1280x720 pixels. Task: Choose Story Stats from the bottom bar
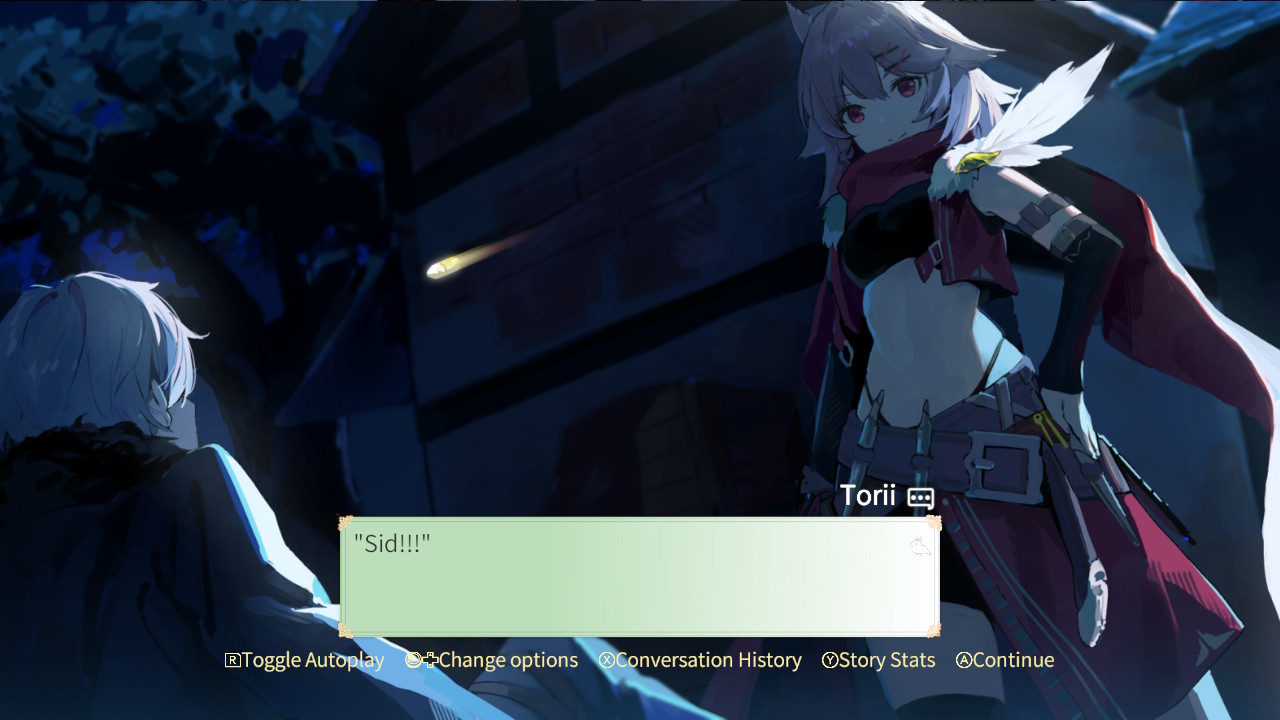point(887,660)
